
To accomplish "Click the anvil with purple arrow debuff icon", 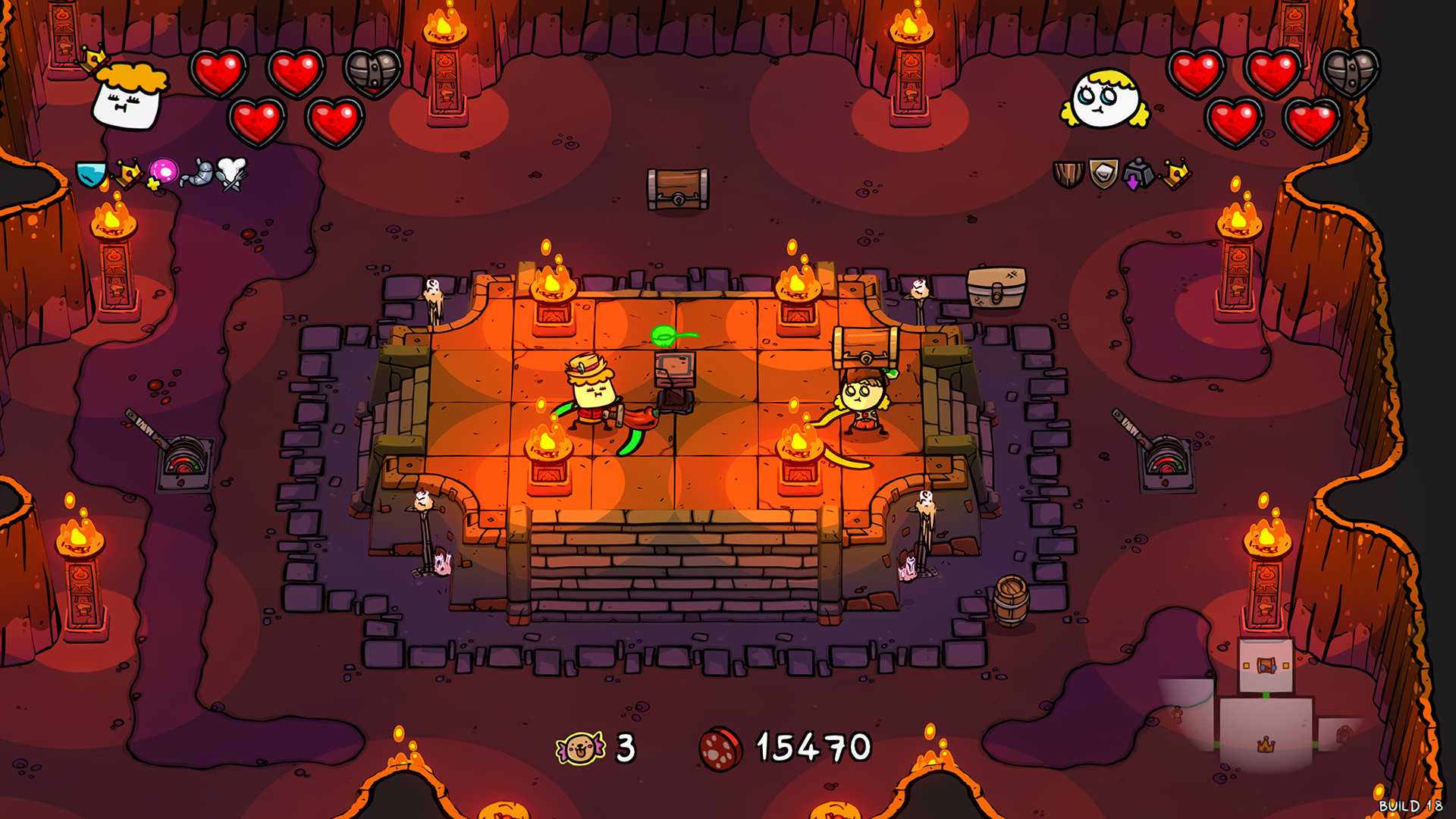I will [1138, 173].
